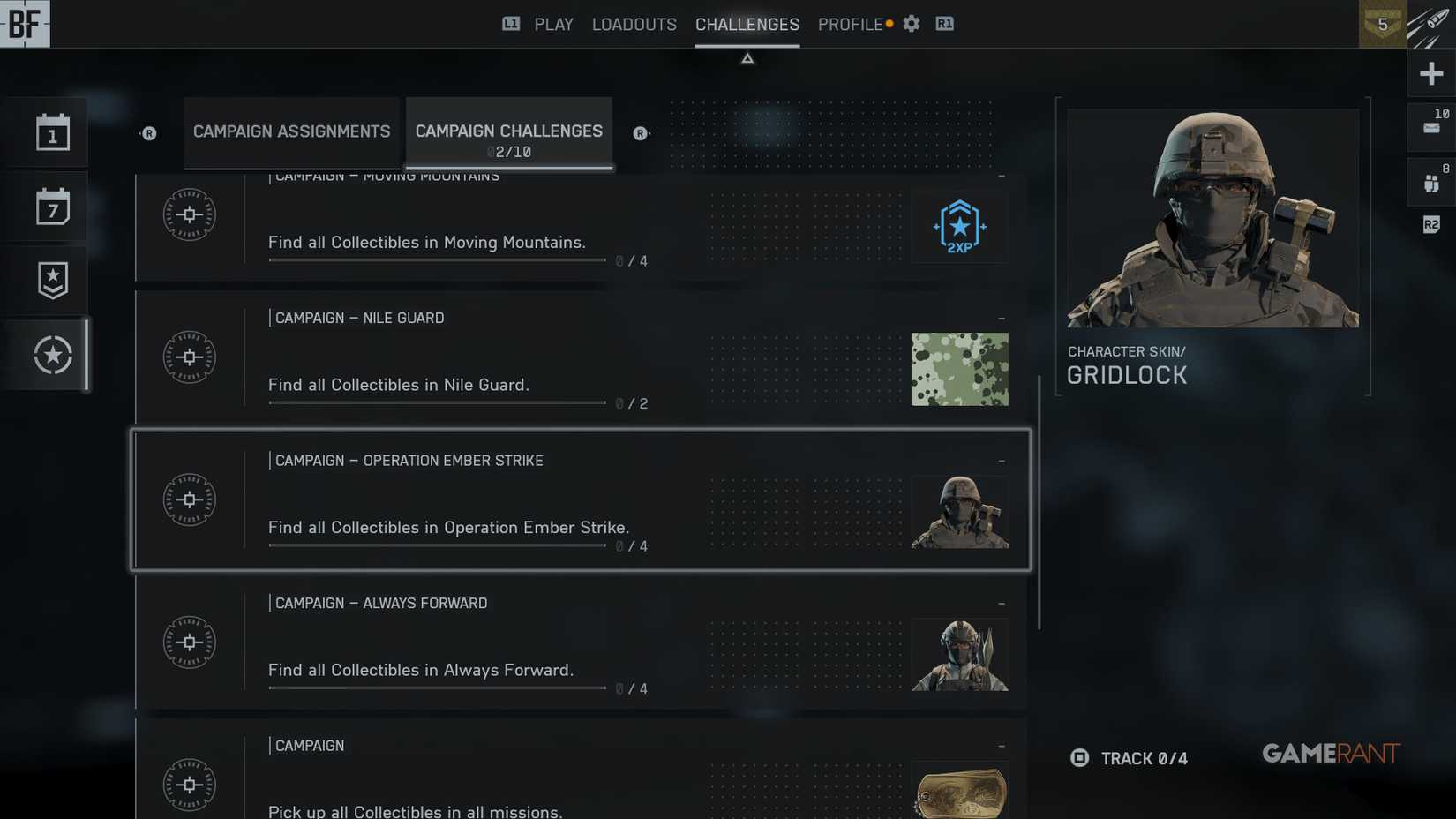The image size is (1456, 819).
Task: Click the green camo reward thumbnail
Action: [959, 369]
